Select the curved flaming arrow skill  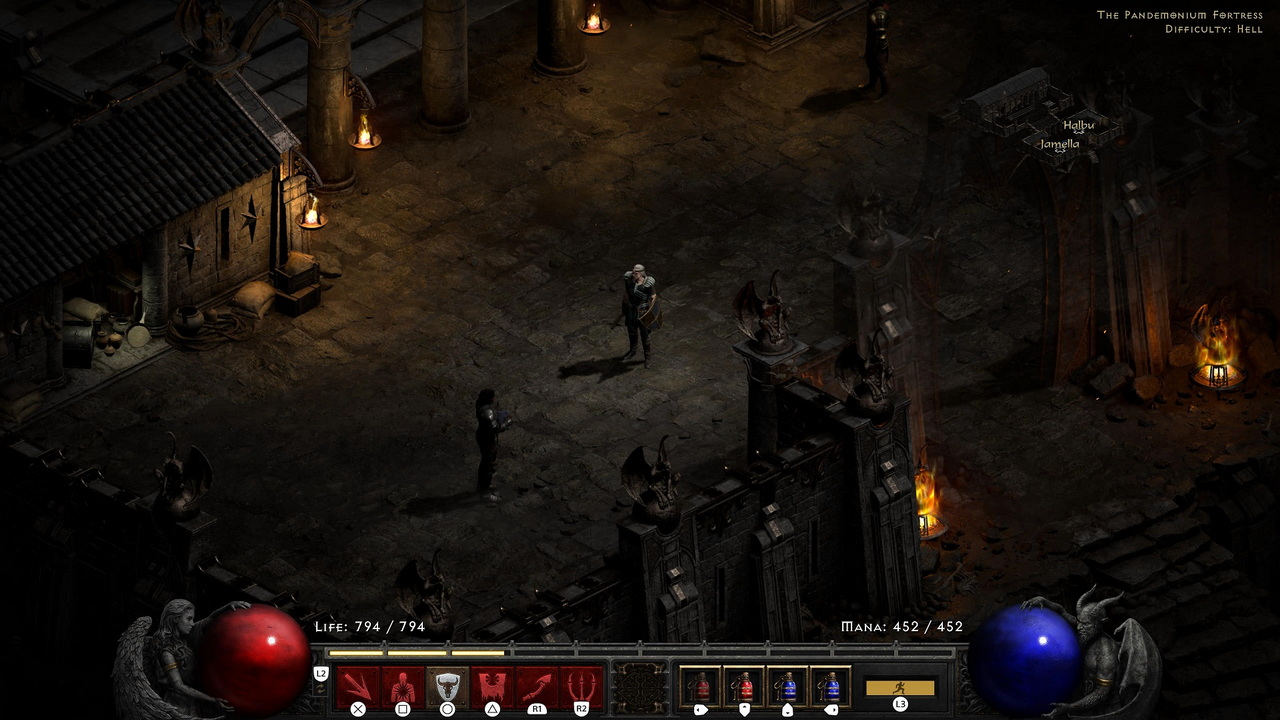point(537,687)
